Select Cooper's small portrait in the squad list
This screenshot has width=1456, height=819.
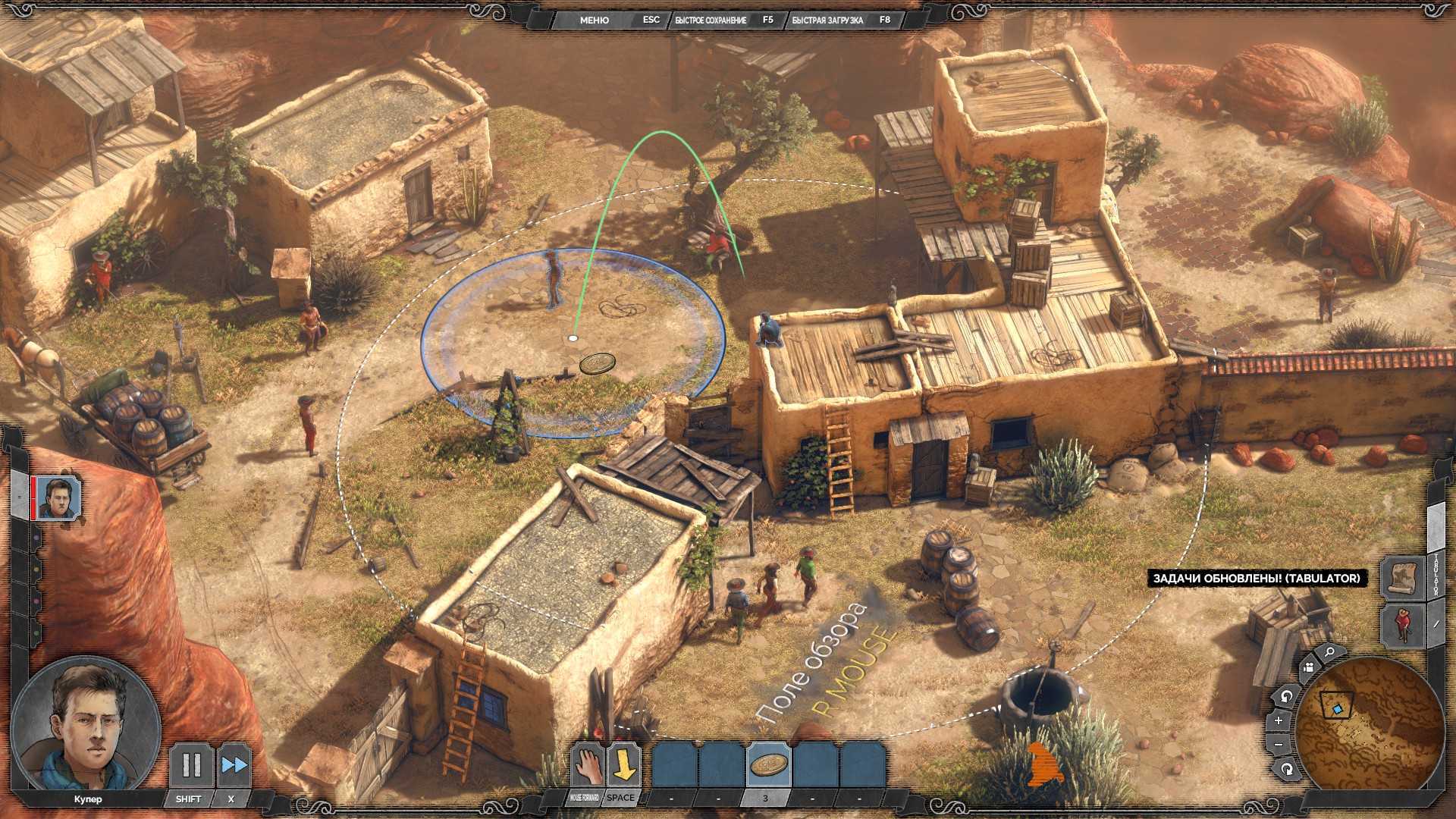point(58,498)
